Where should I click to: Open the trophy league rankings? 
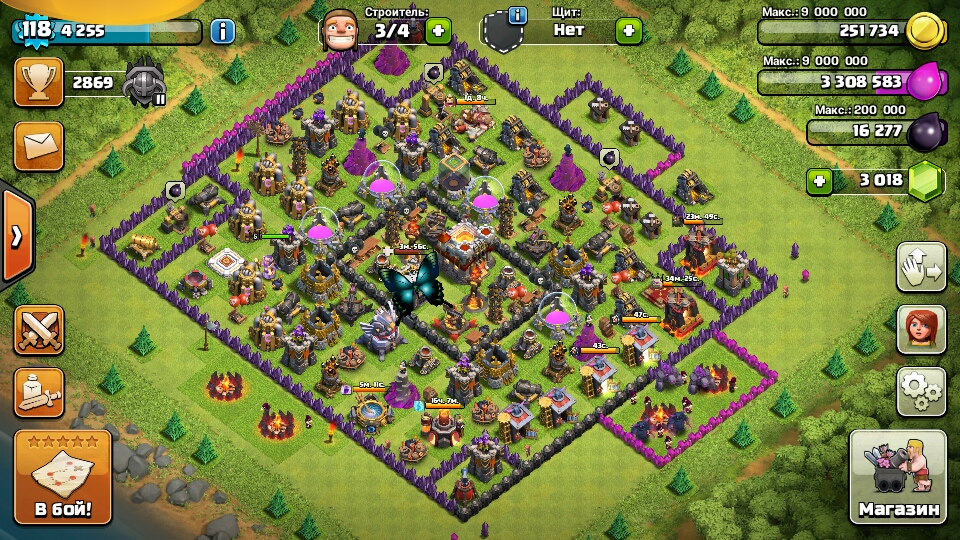[39, 82]
